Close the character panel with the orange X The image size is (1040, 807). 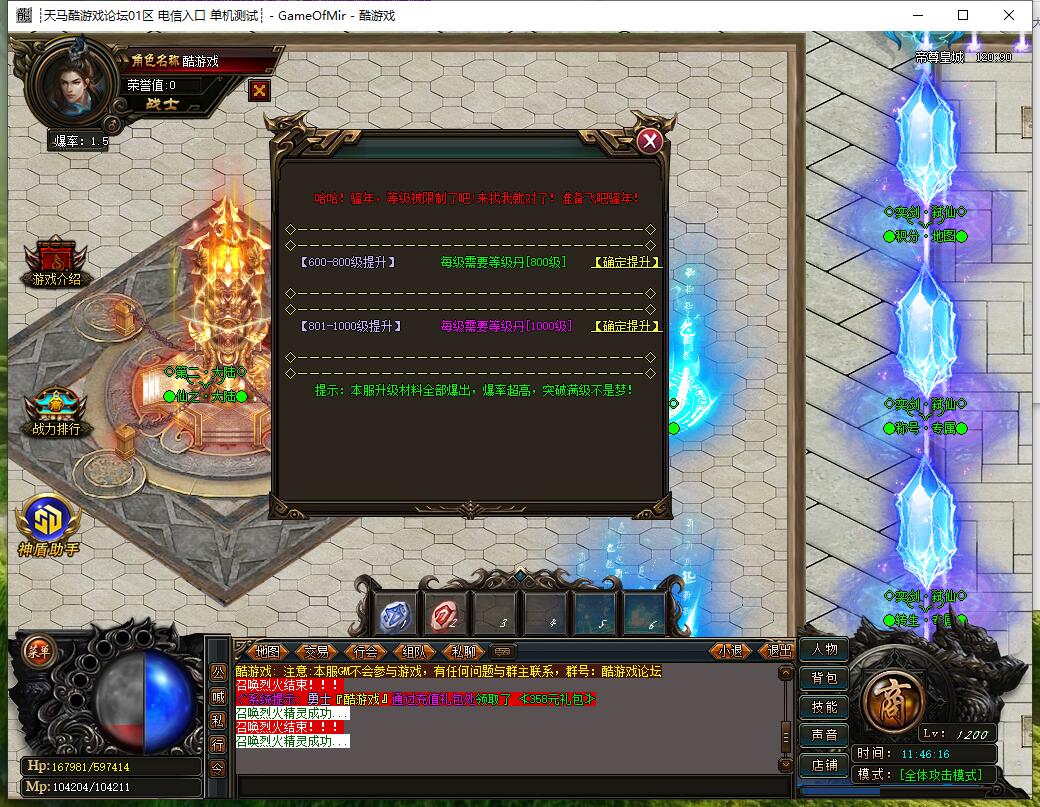[x=260, y=90]
